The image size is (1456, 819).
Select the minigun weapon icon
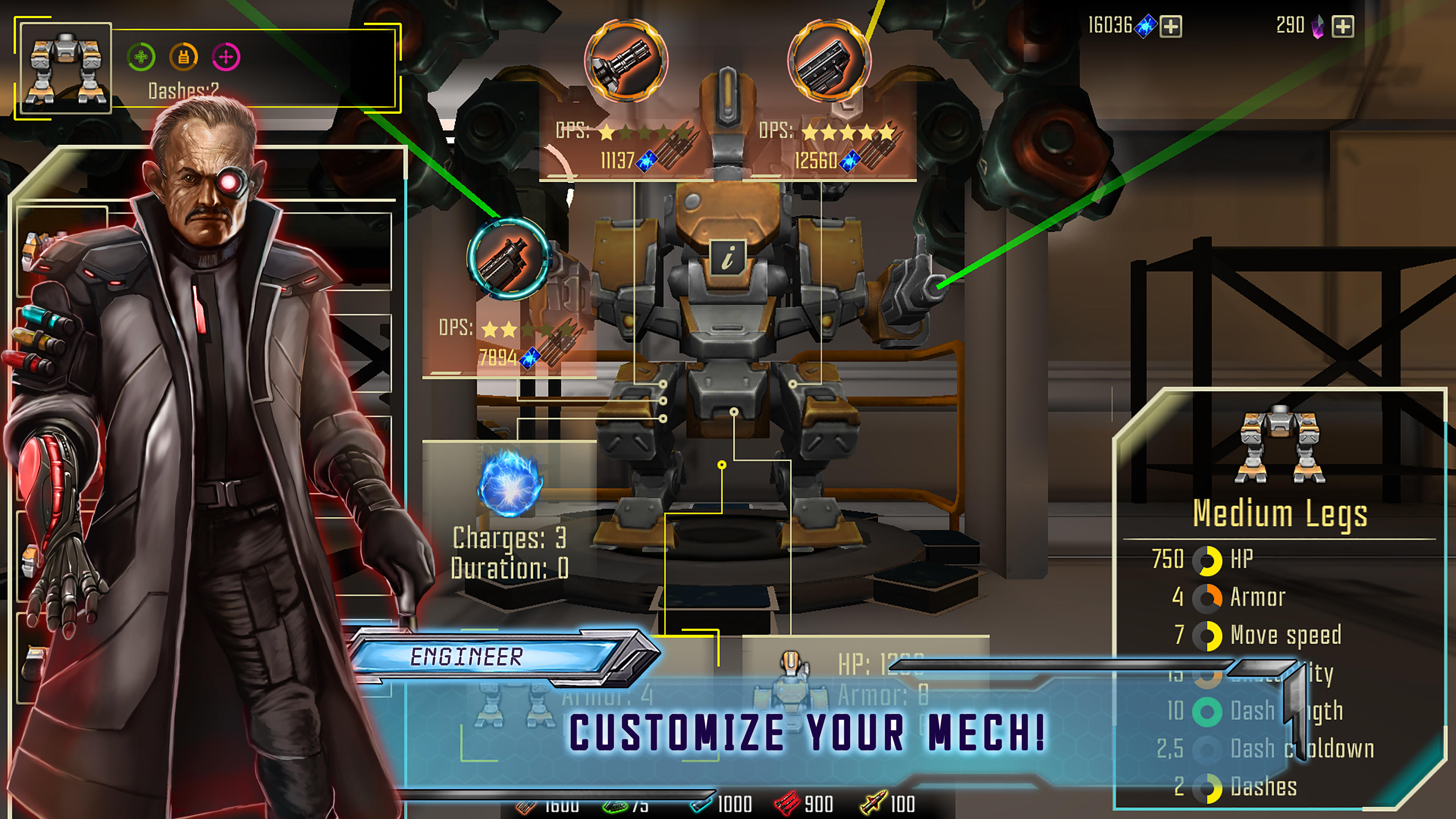tap(626, 61)
